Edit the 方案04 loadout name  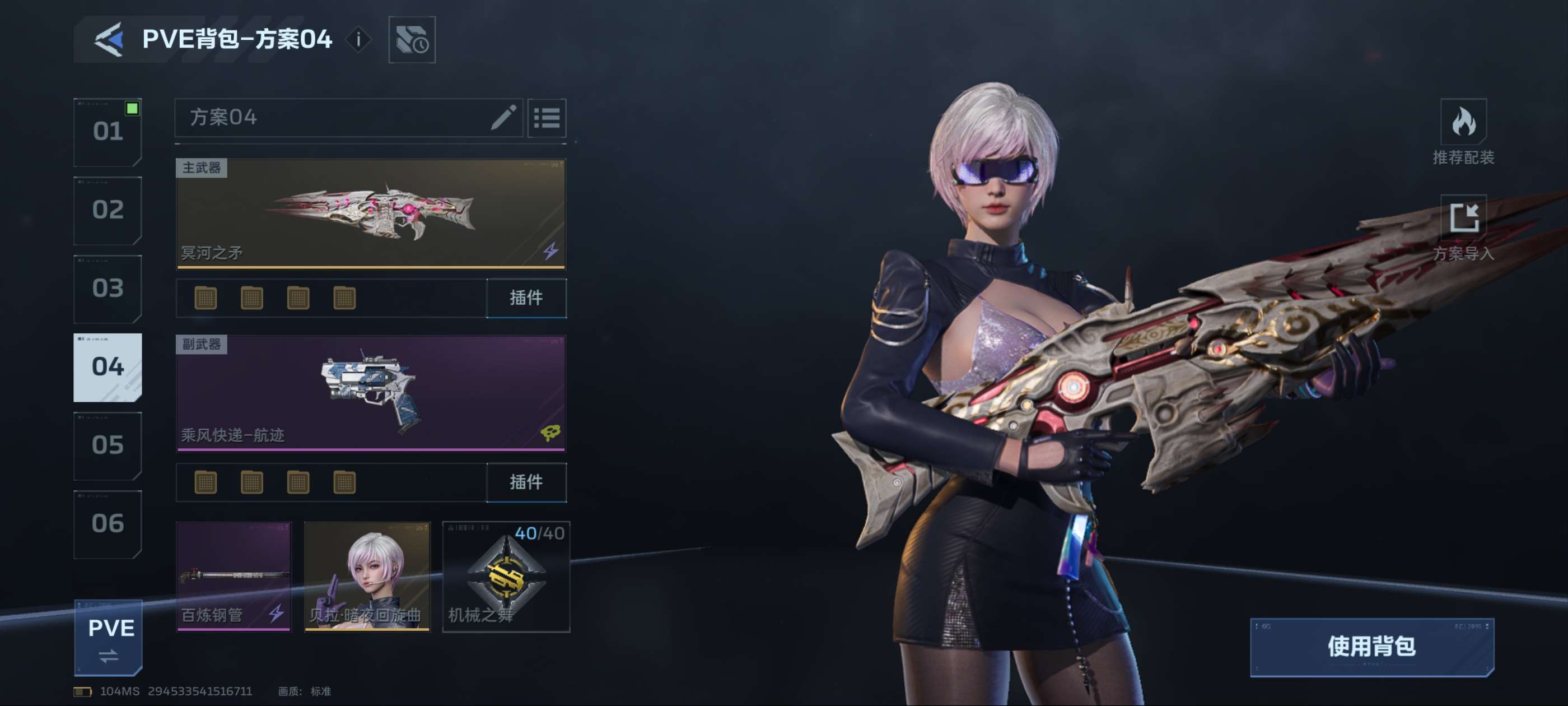(503, 118)
